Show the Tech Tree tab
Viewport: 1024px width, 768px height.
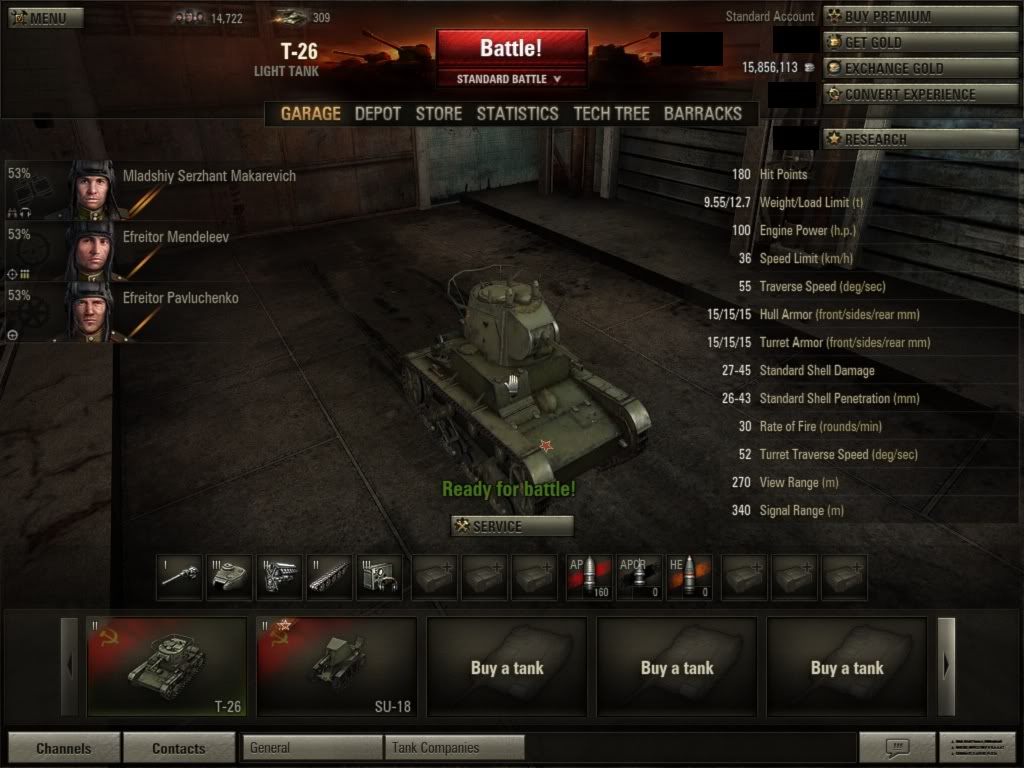pos(611,114)
